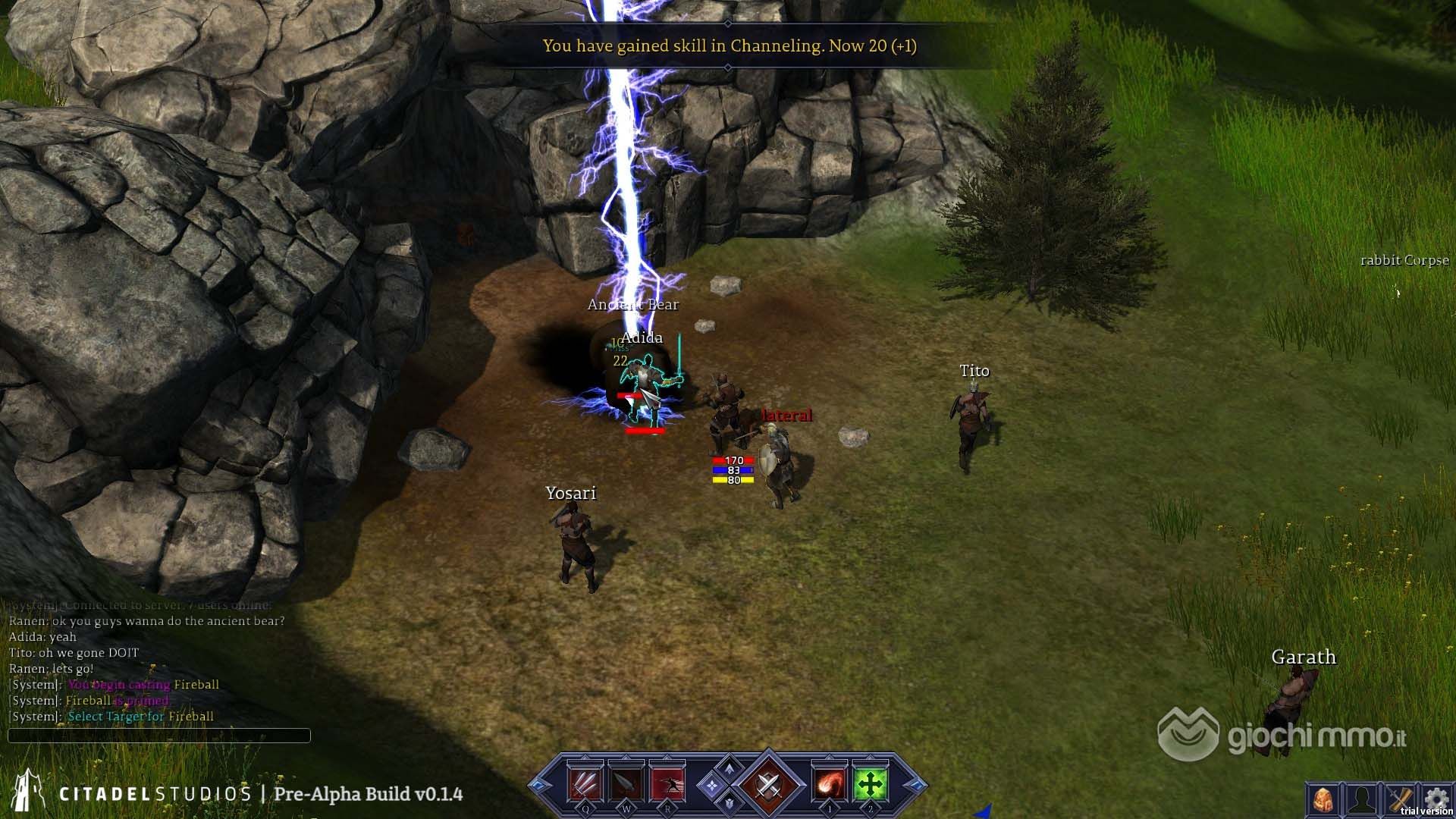This screenshot has height=819, width=1456.
Task: Open the gear settings menu
Action: (x=1436, y=798)
